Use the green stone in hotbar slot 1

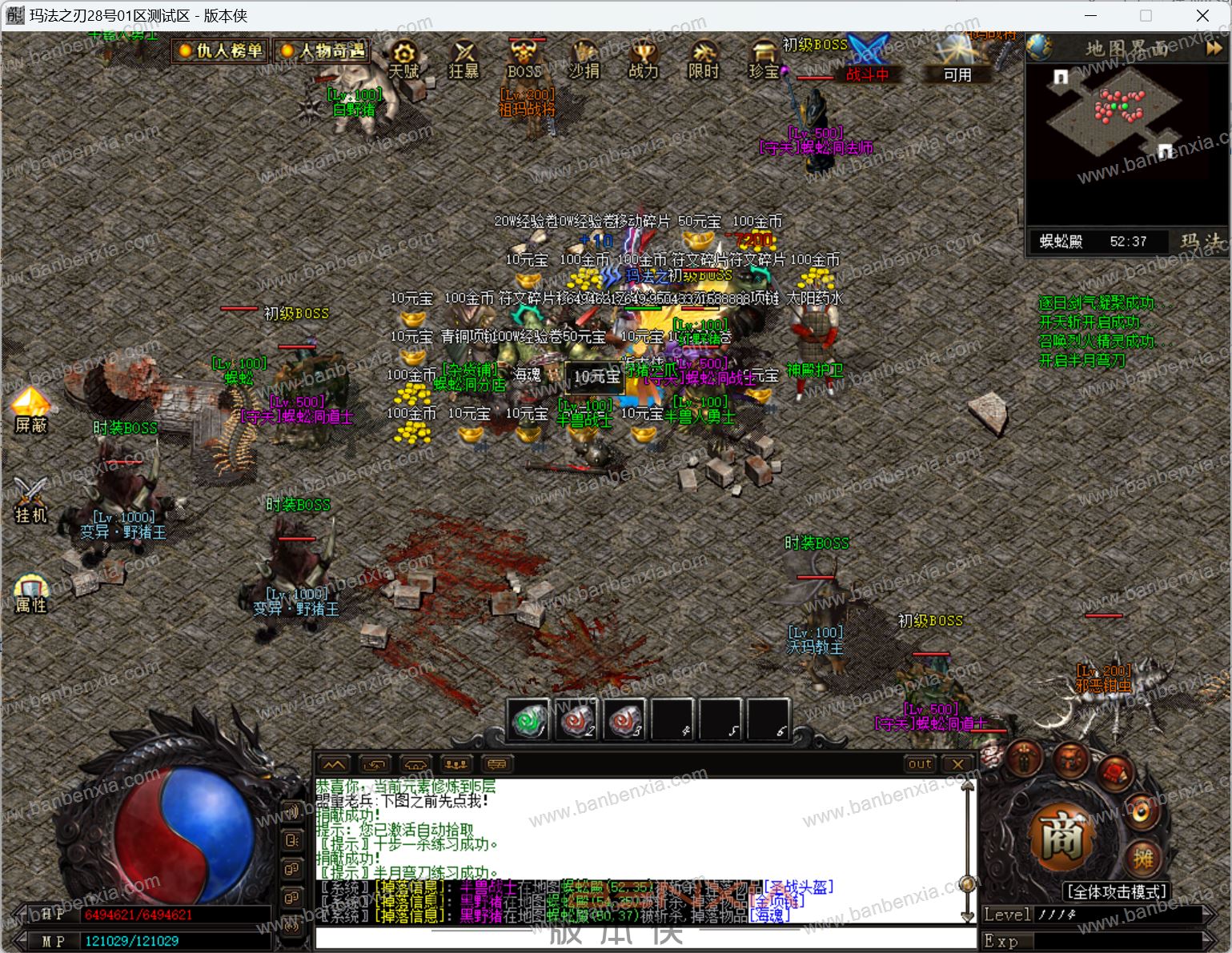click(x=528, y=720)
